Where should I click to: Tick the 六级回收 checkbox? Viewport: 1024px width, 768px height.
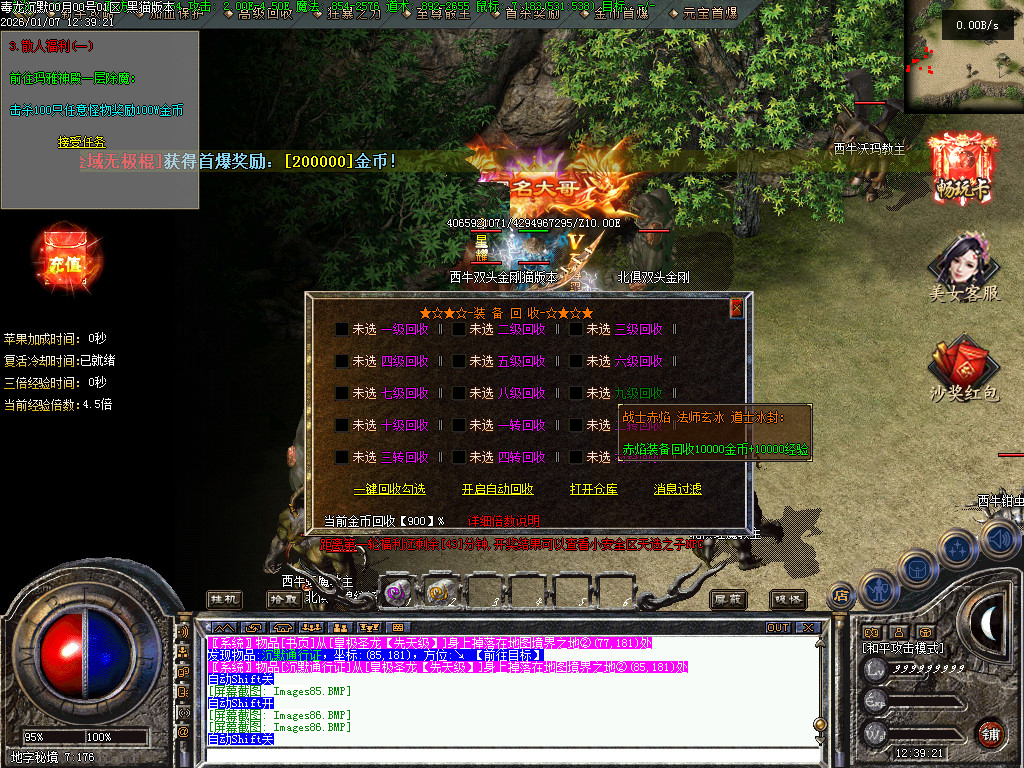576,361
